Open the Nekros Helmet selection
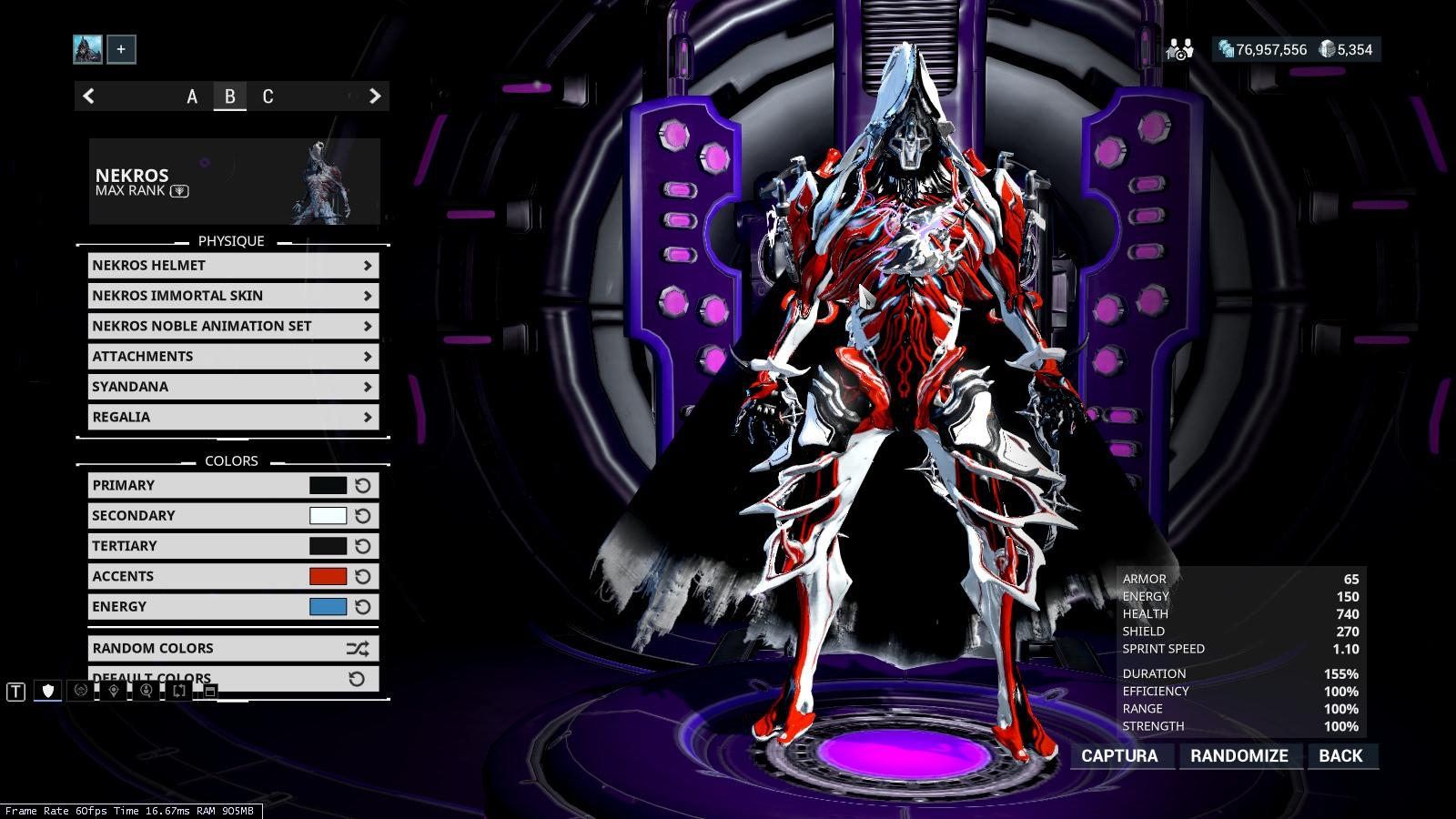 click(233, 266)
